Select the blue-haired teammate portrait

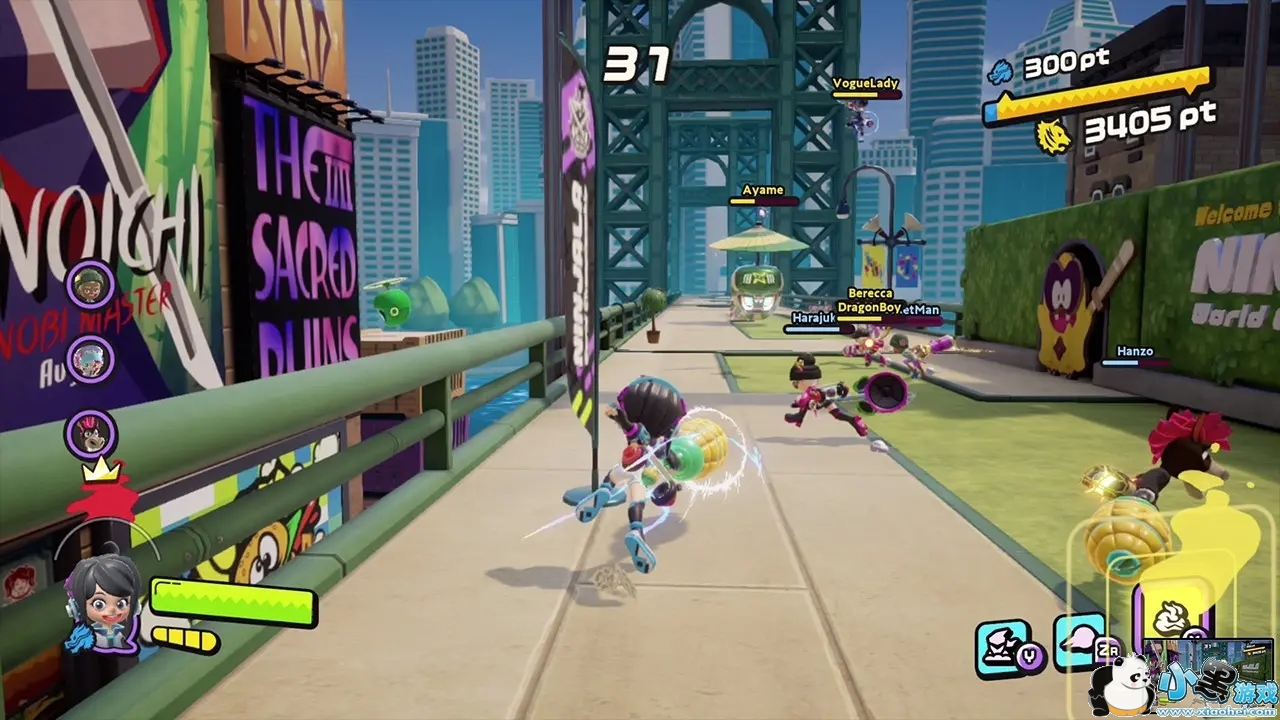91,359
